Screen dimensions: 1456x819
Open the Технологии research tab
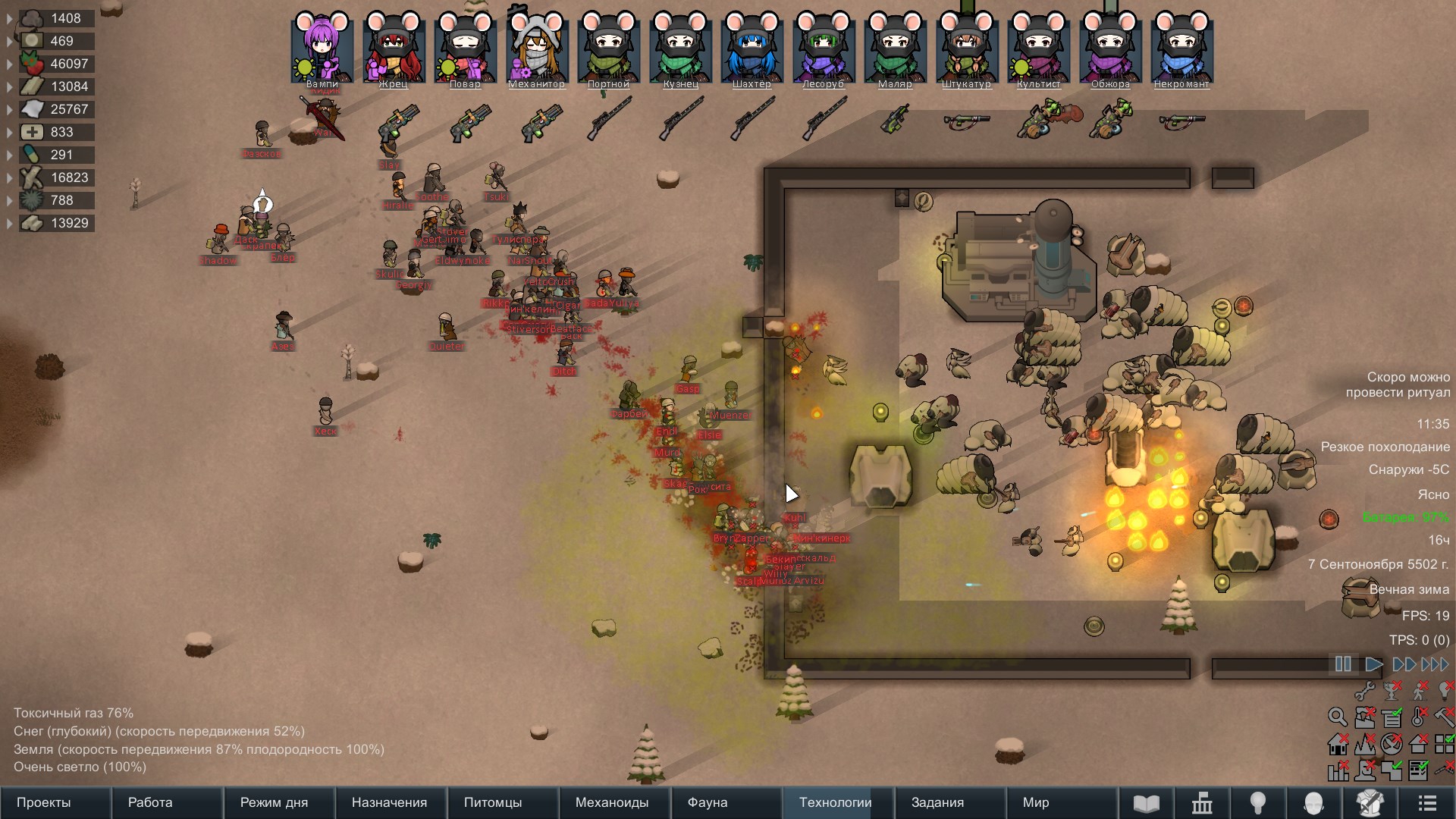click(836, 802)
